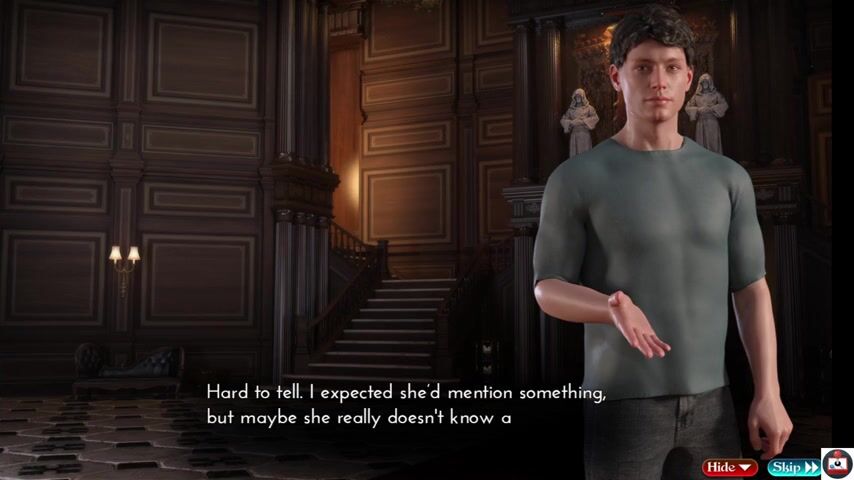Skip the current dialogue
Screen dimensions: 854x480
(793, 467)
